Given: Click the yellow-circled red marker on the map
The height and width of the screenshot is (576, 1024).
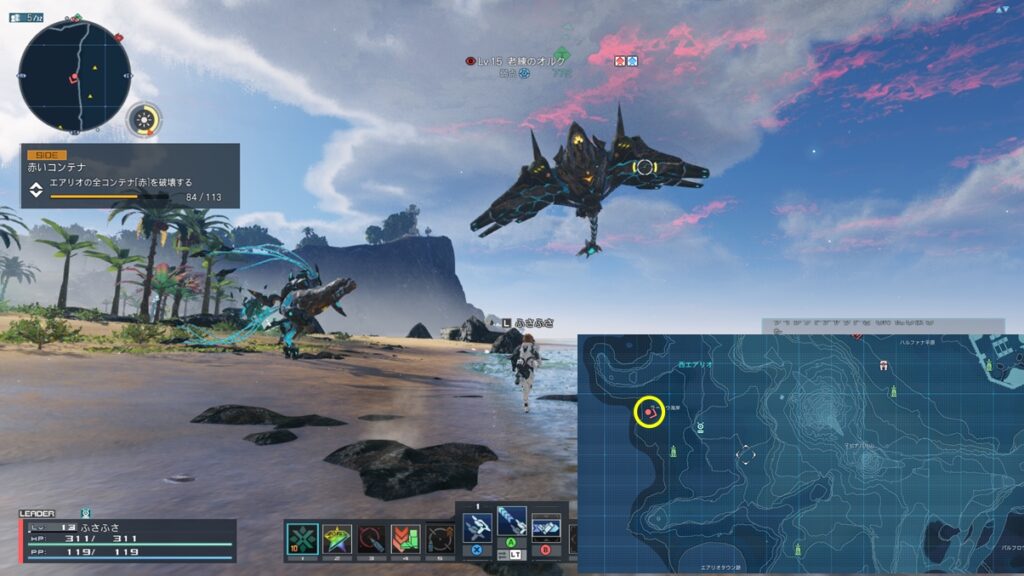Looking at the screenshot, I should pos(650,411).
